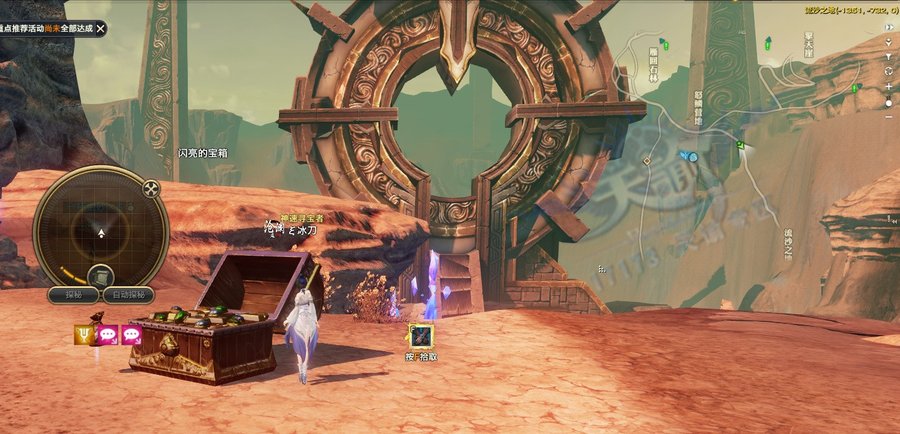Screen dimensions: 900x434
Task: Close the recommended activity notification banner
Action: [100, 28]
